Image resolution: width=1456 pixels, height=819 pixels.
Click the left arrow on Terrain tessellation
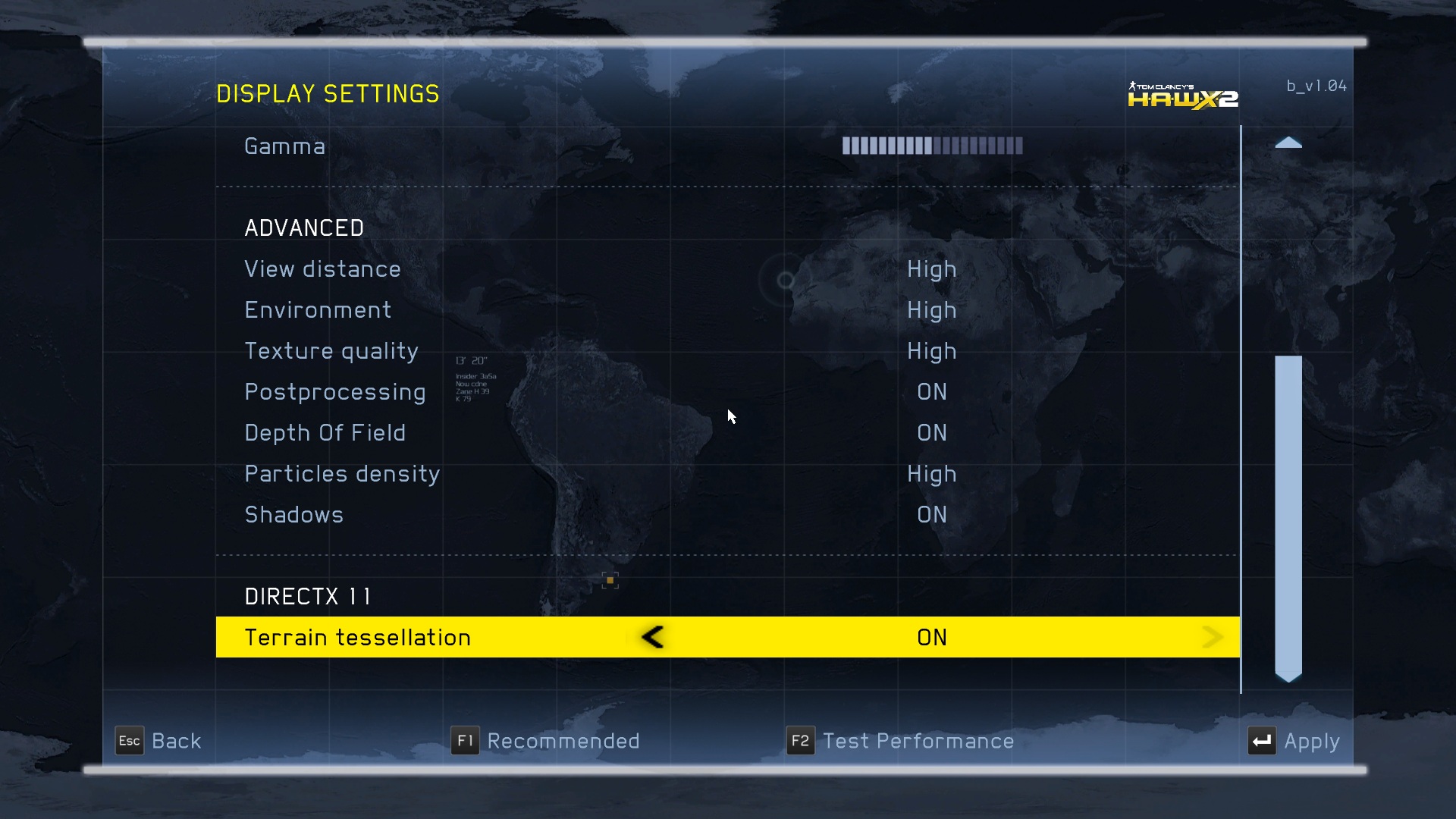pyautogui.click(x=653, y=637)
